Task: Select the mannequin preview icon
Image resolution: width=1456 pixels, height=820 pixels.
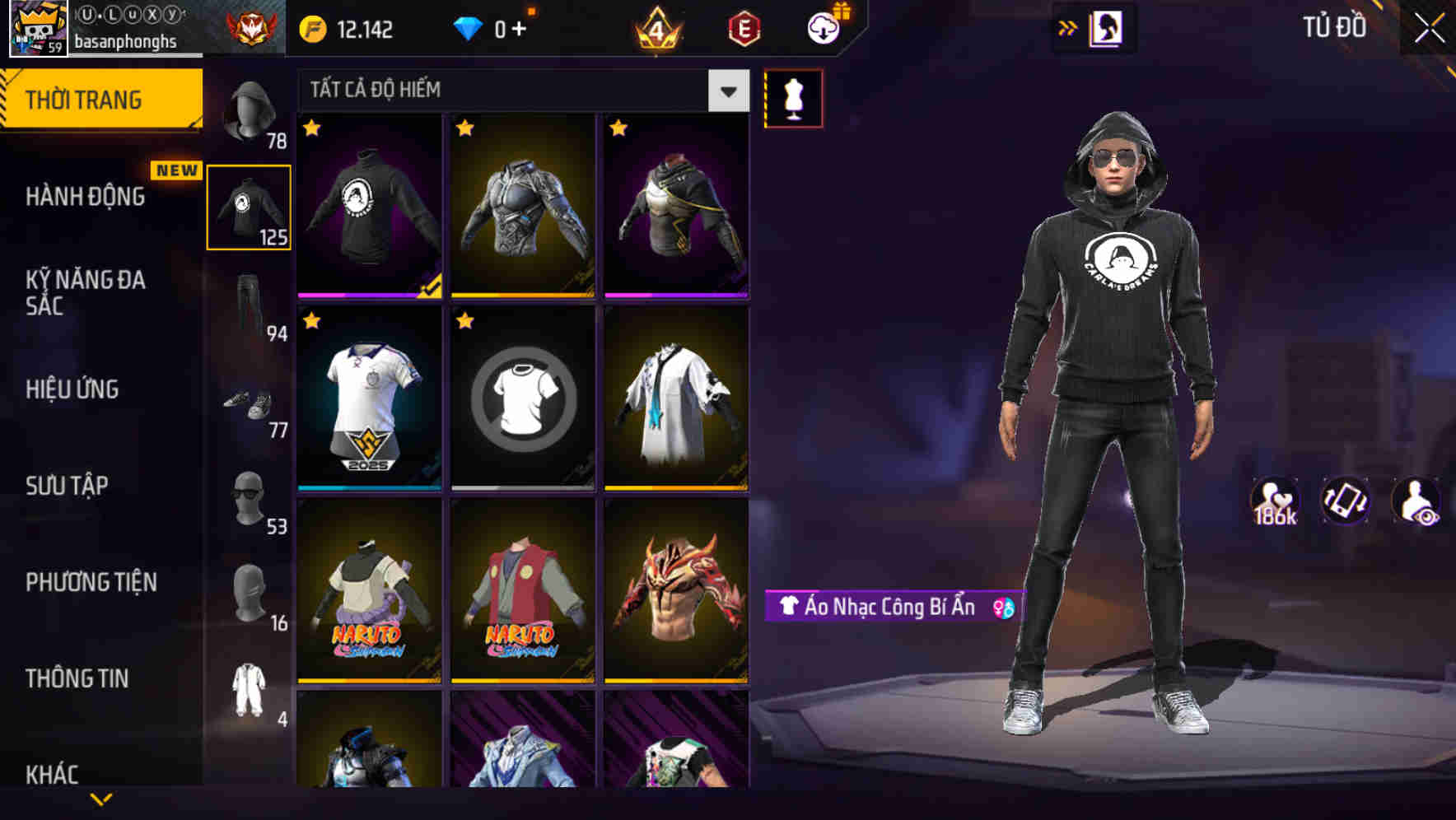Action: click(x=792, y=97)
